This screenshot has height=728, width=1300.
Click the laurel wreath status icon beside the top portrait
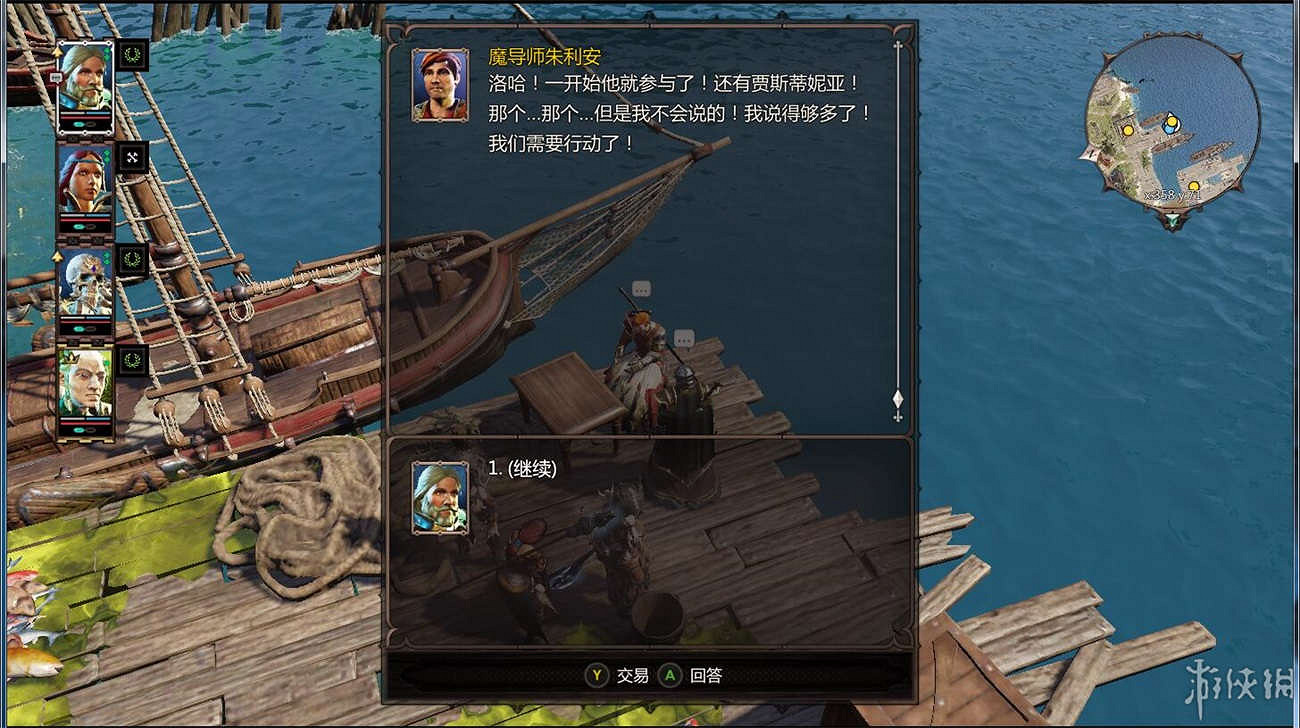[x=134, y=55]
